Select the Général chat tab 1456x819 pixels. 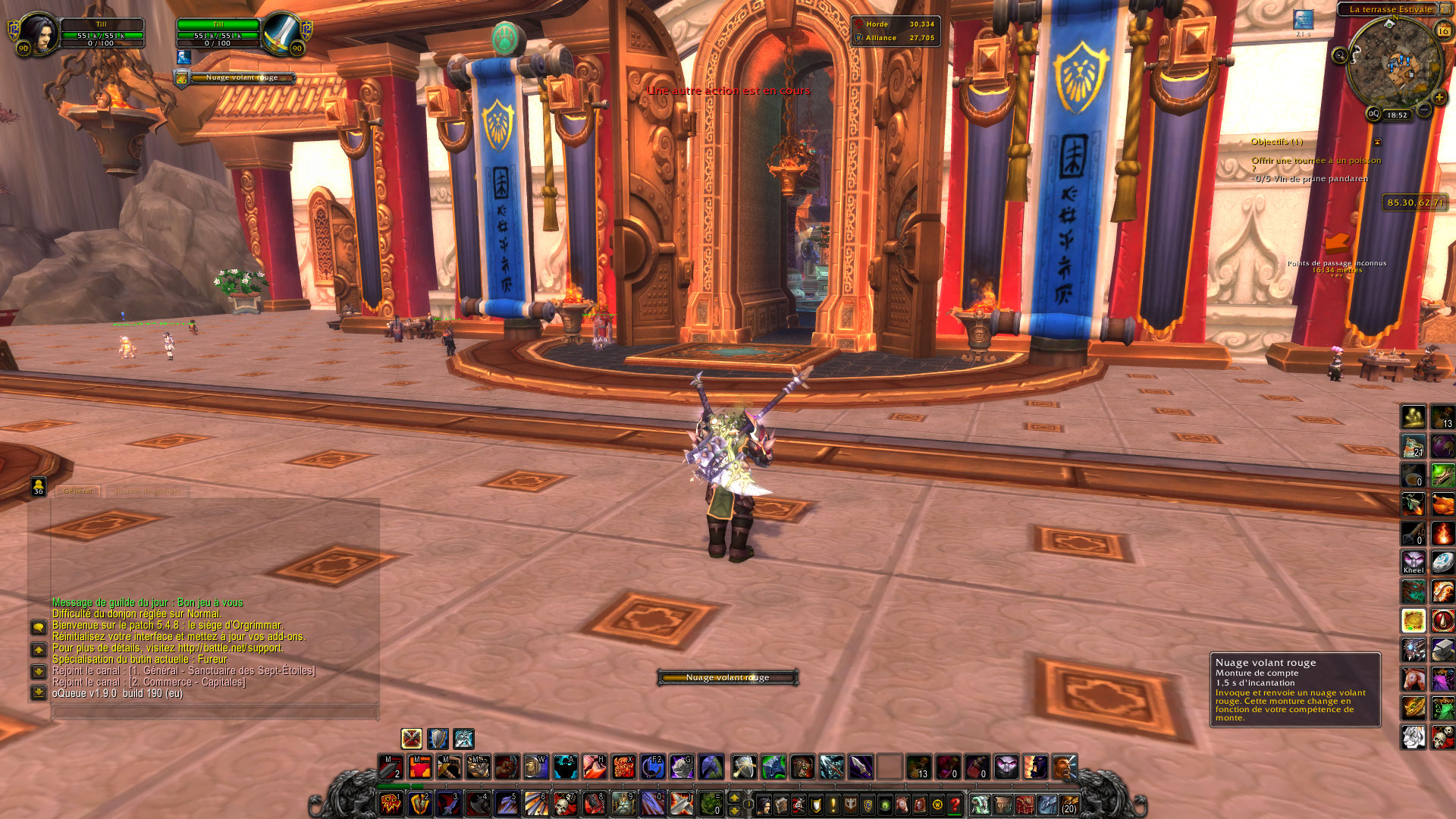(x=77, y=491)
